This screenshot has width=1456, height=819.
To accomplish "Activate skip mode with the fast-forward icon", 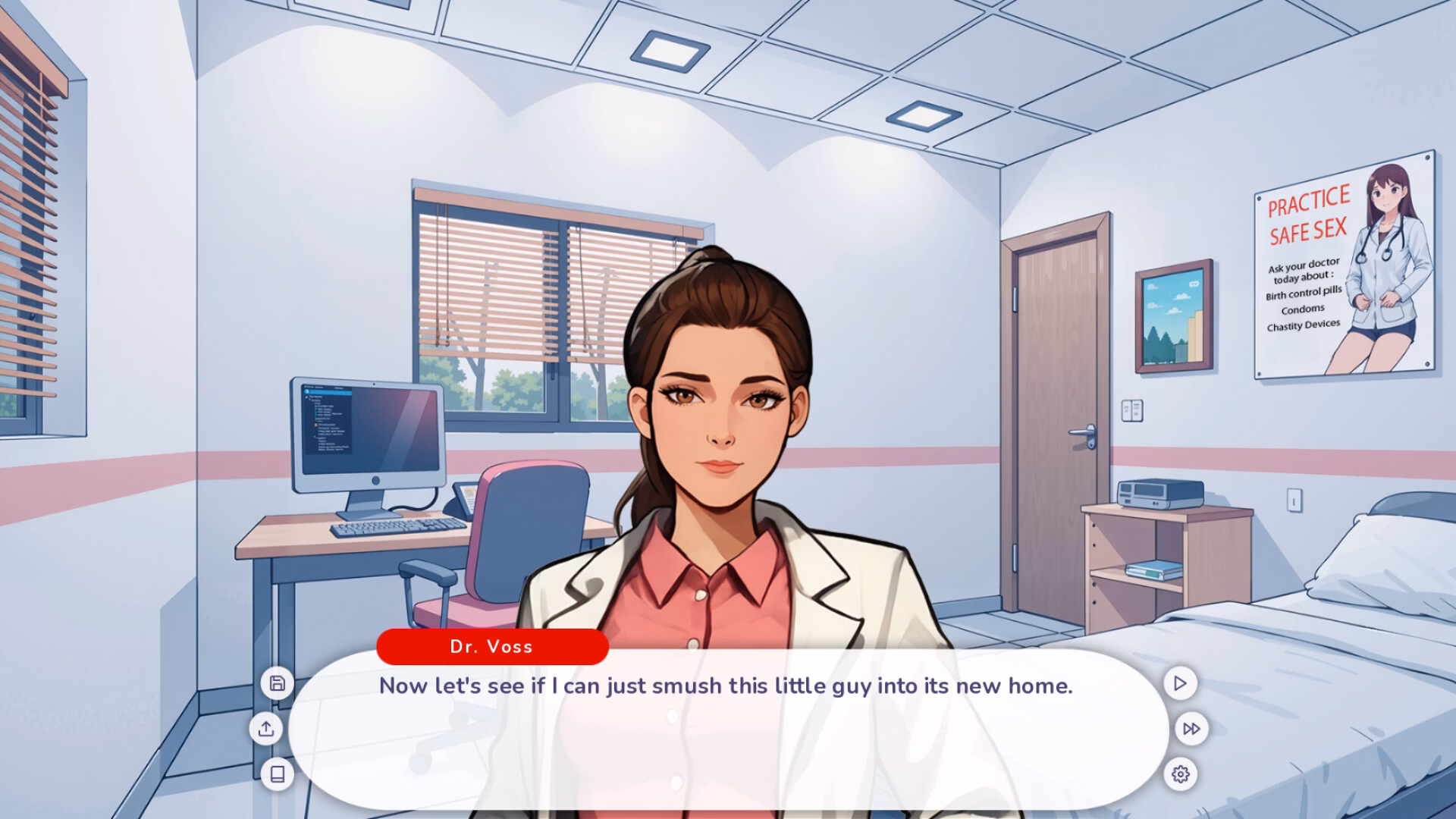I will (x=1191, y=729).
